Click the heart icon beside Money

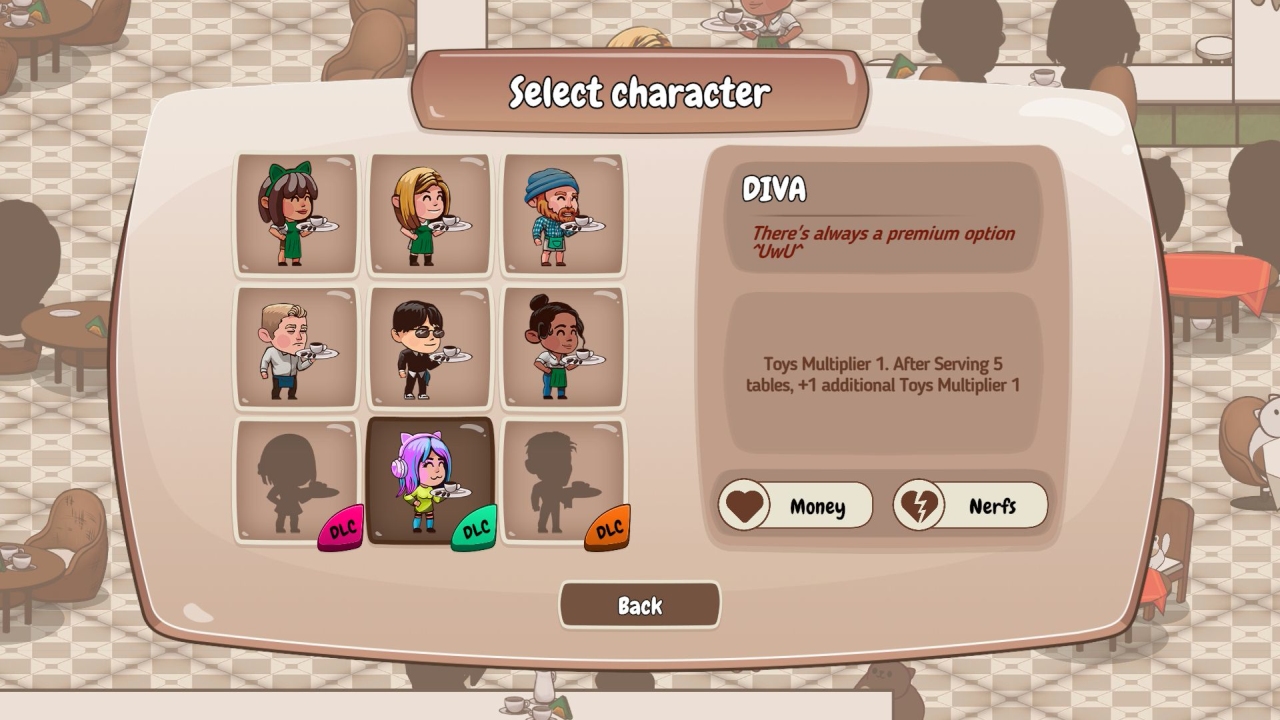click(x=744, y=505)
